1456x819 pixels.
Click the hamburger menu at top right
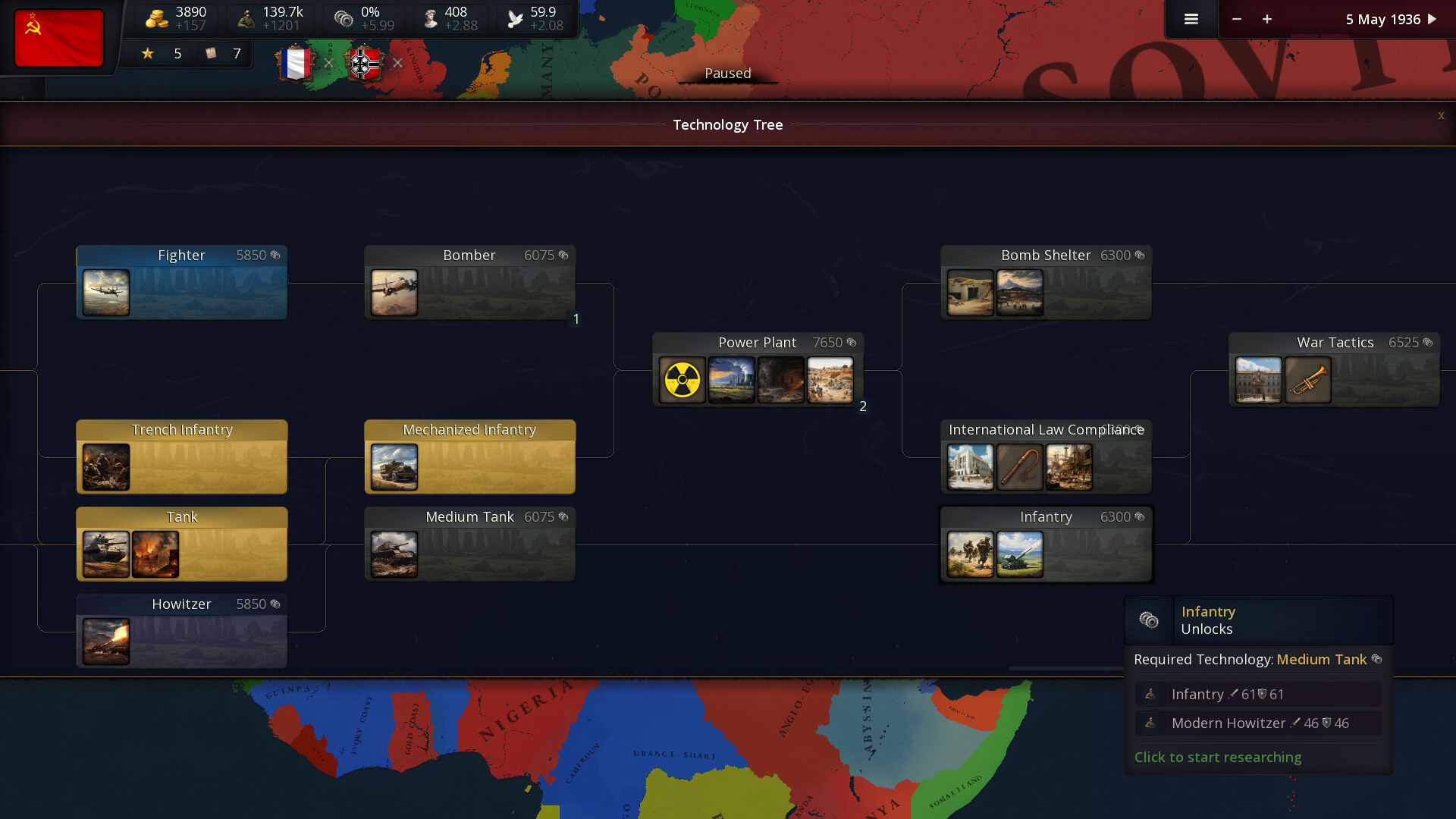[x=1191, y=19]
